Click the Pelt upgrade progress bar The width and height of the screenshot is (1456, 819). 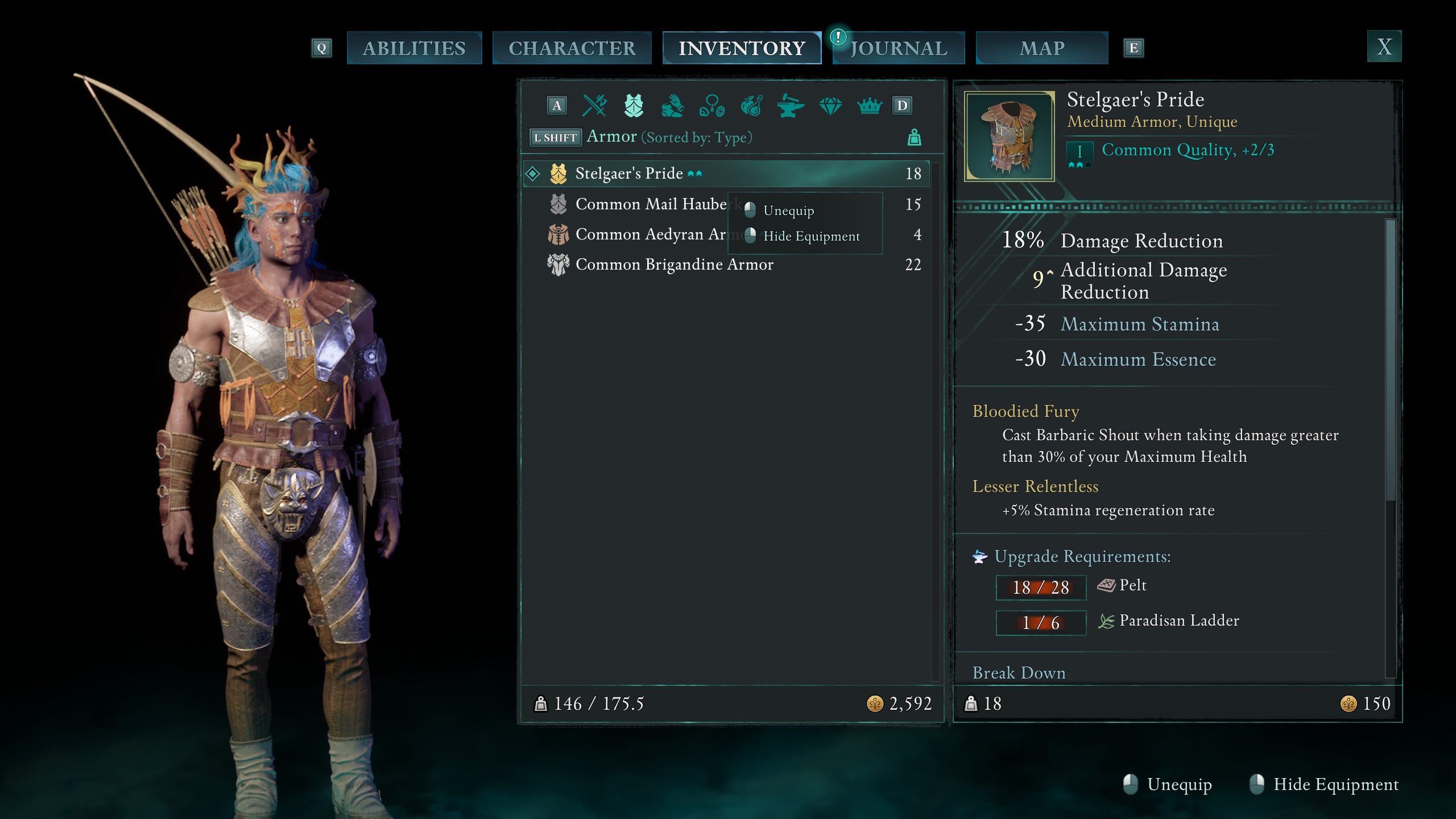click(1041, 587)
